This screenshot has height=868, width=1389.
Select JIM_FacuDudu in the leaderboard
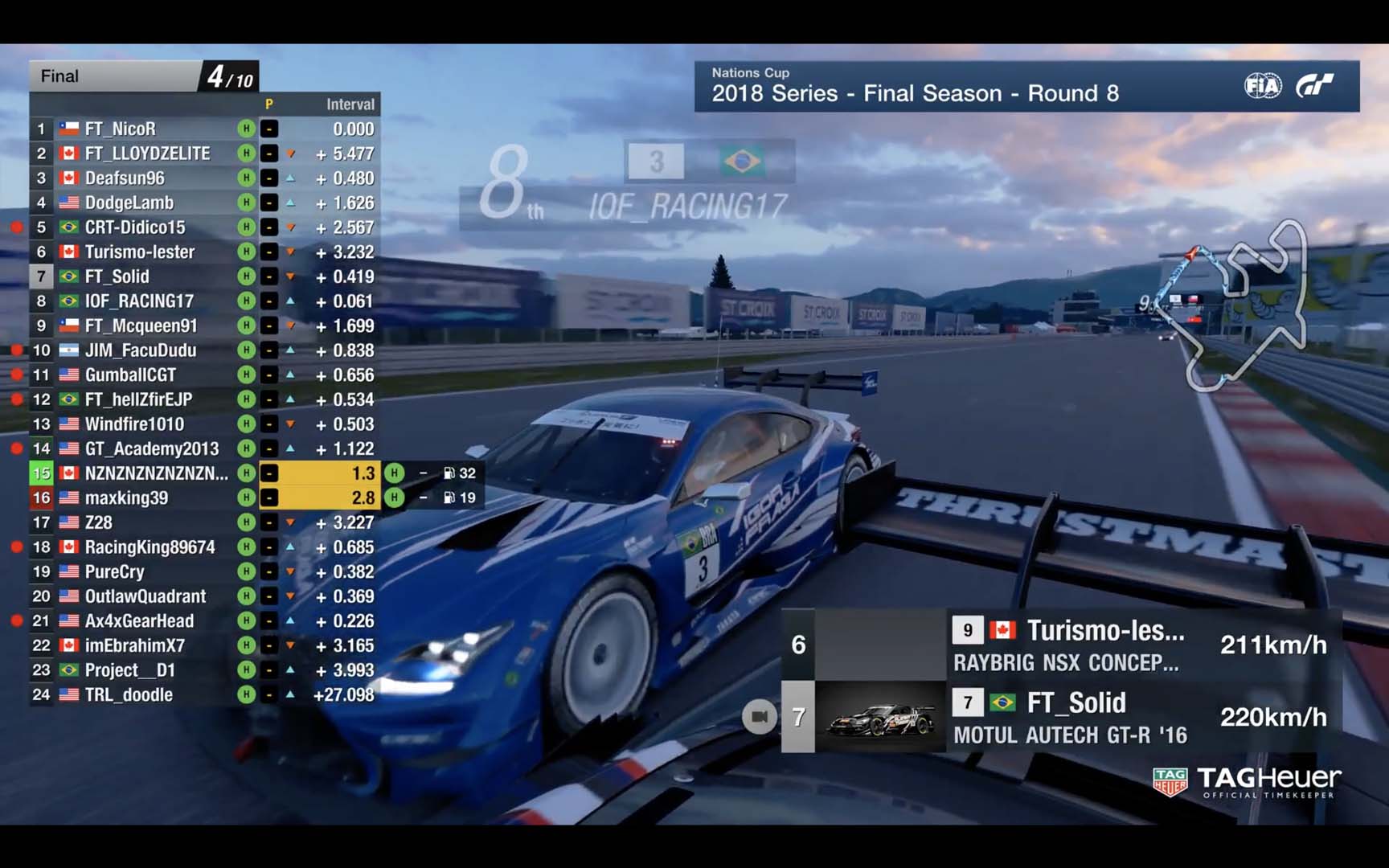pos(141,350)
